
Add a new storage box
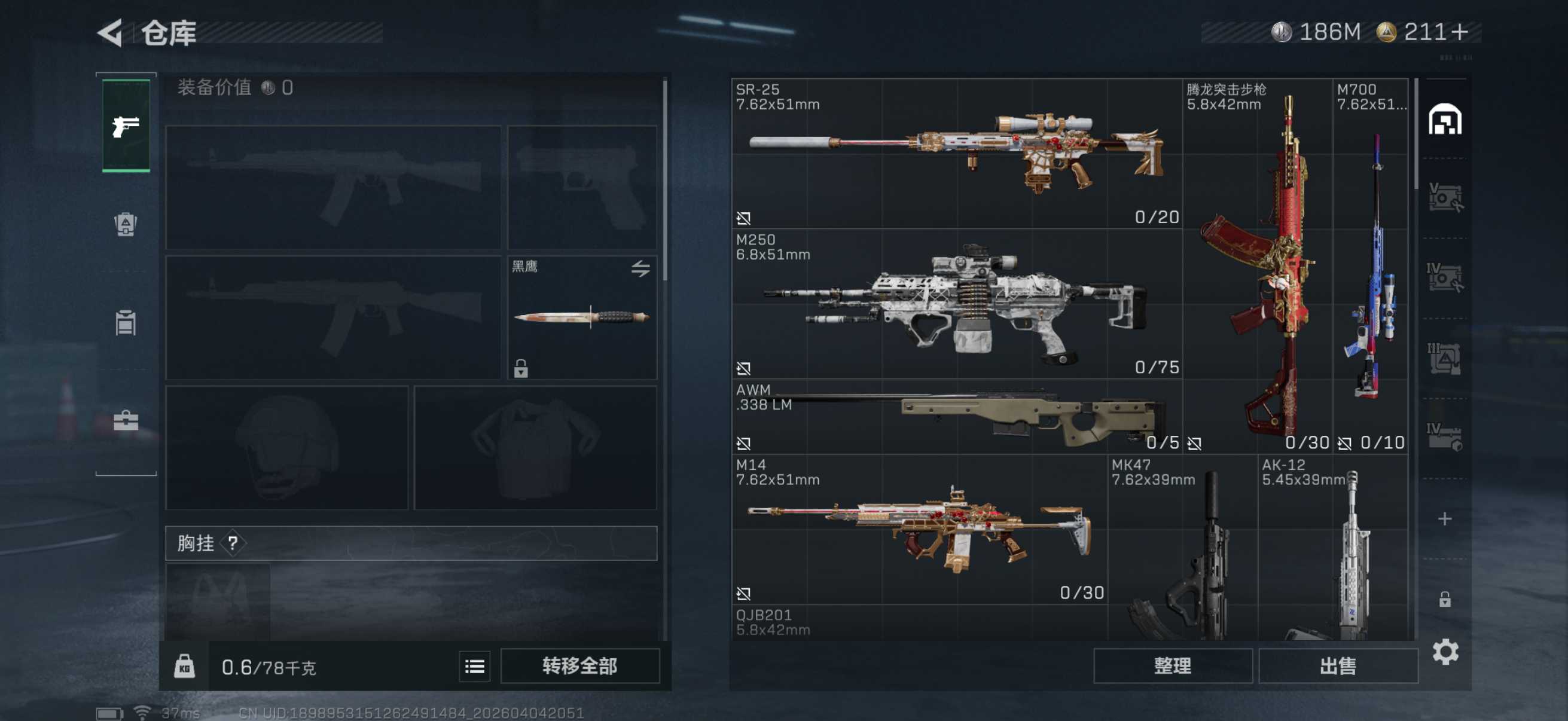[x=1444, y=518]
